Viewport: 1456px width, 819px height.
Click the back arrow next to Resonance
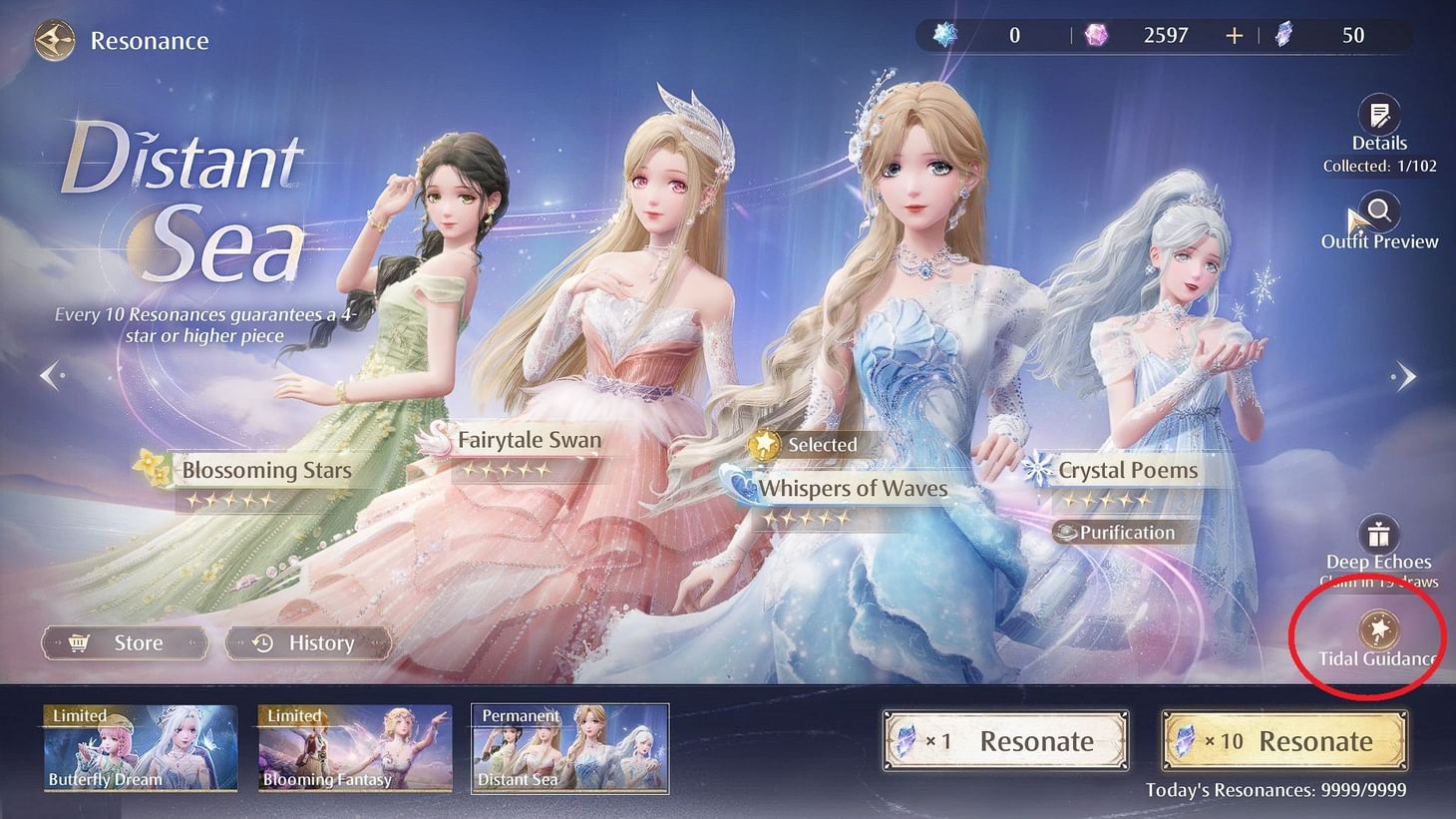point(54,40)
